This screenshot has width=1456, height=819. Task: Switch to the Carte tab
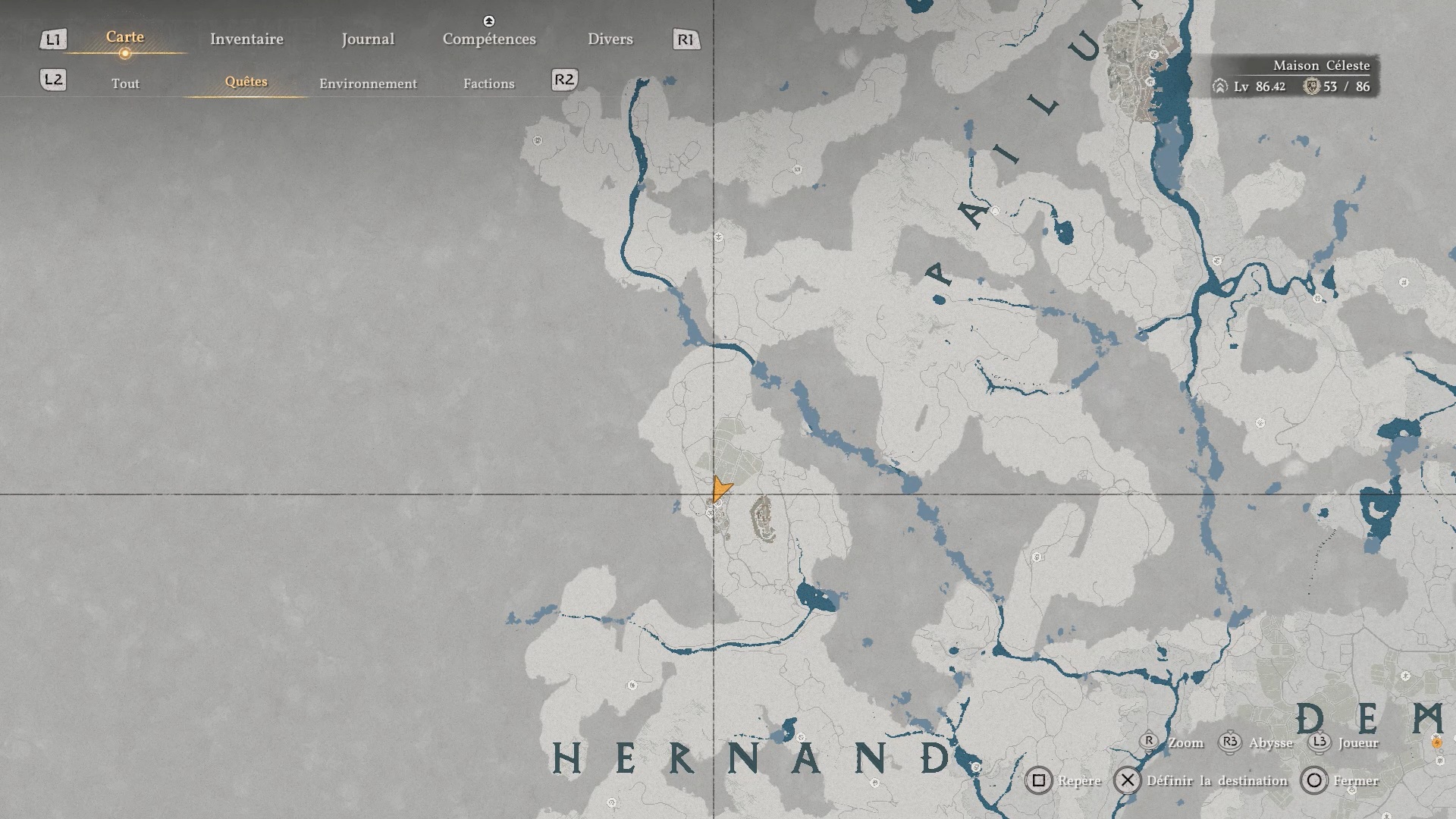(125, 37)
